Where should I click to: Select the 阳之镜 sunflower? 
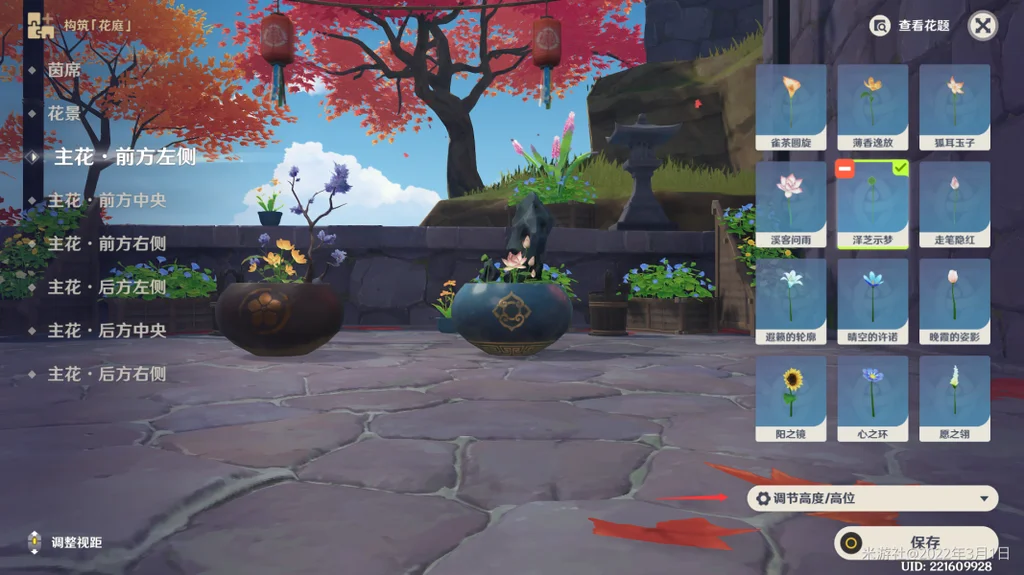(791, 398)
